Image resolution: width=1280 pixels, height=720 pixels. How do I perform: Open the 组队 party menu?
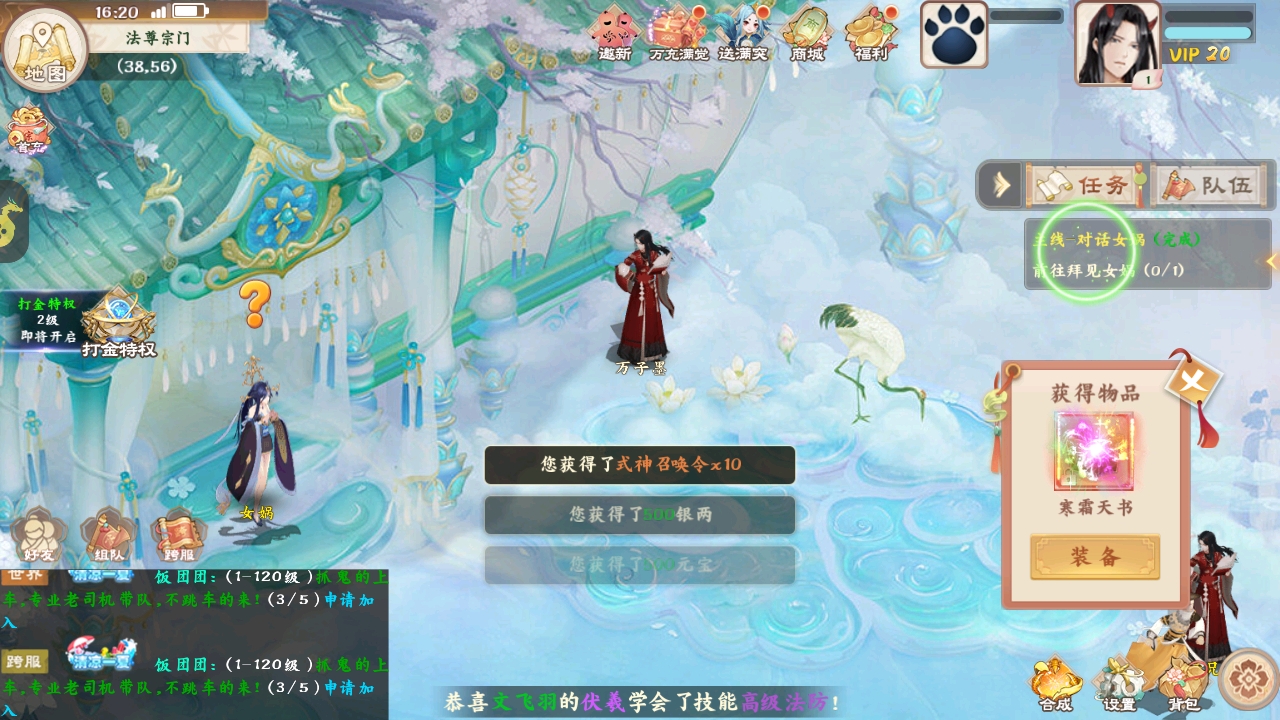109,538
